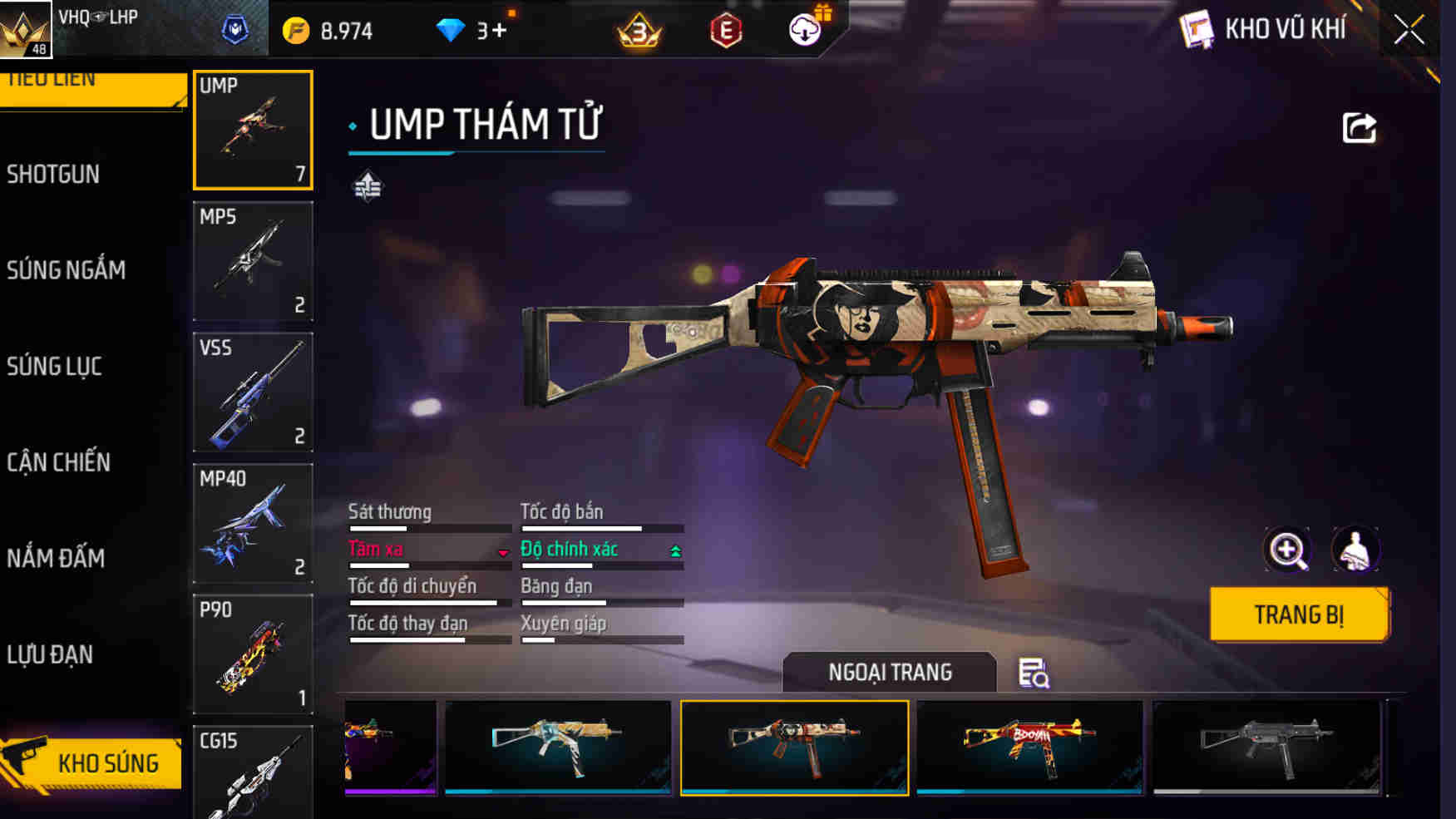Select the LỰU ĐẠN category
The image size is (1456, 819).
50,654
